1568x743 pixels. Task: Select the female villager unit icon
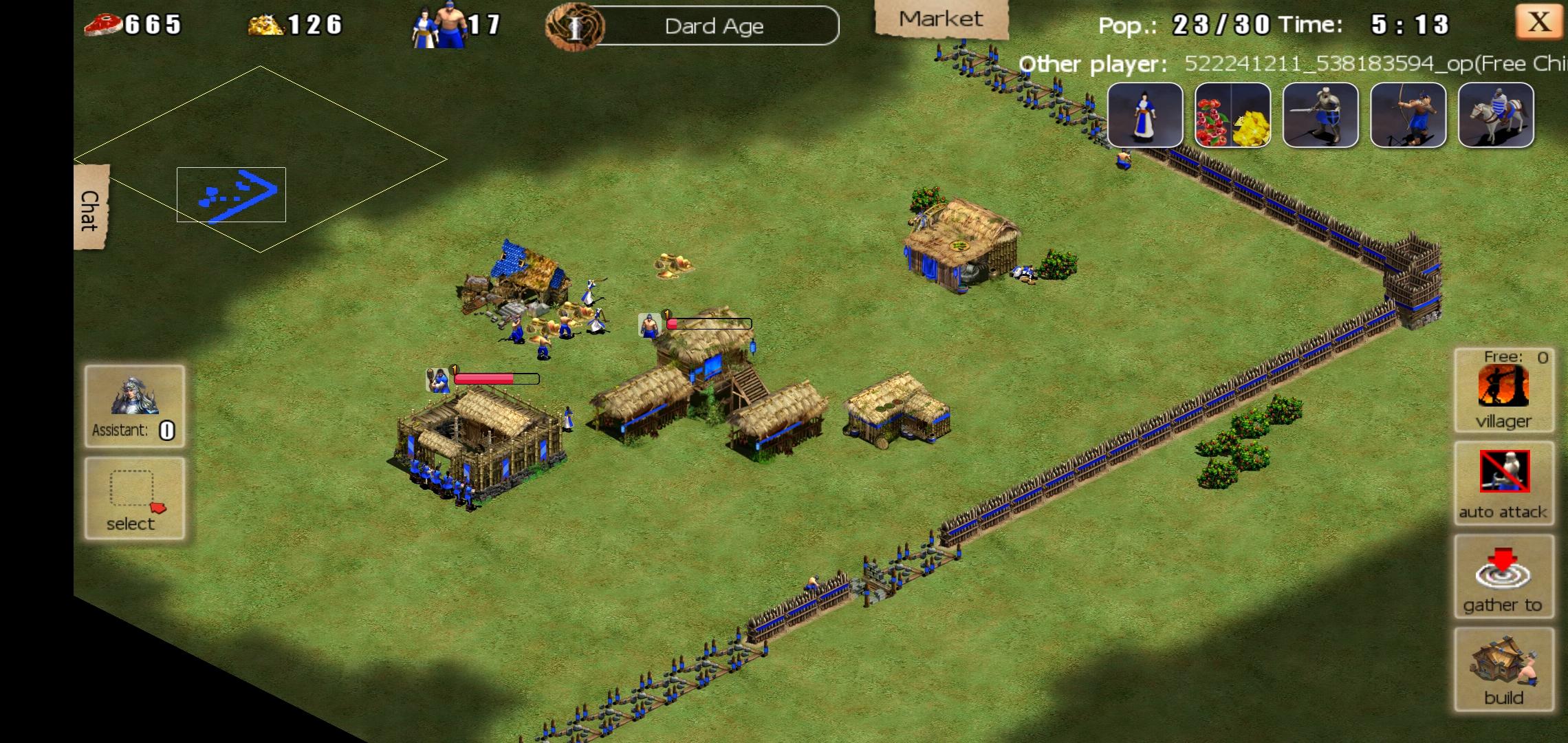pos(1145,115)
